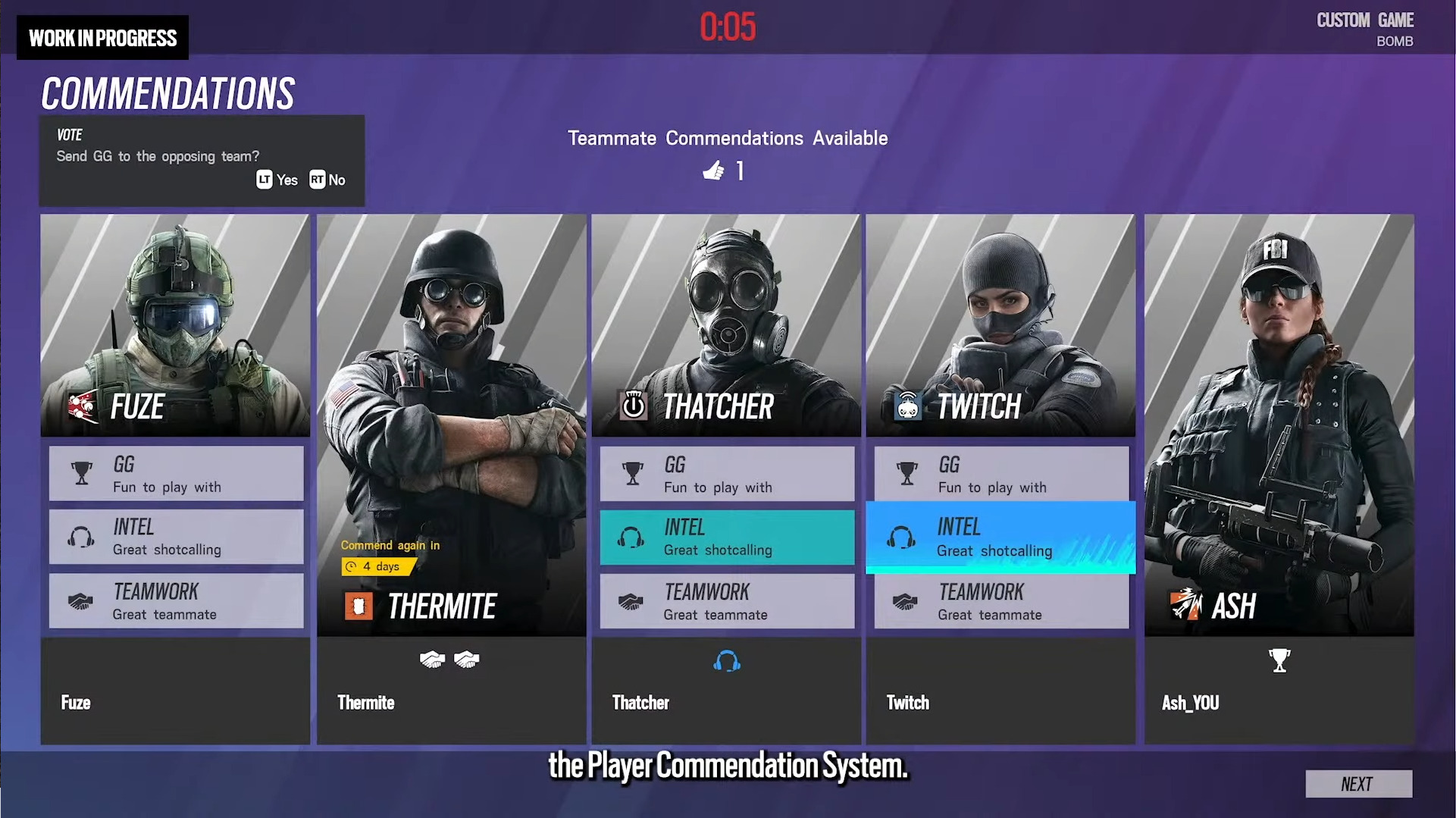Viewport: 1456px width, 818px height.
Task: Click Fuze's operator emblem icon
Action: tap(82, 404)
